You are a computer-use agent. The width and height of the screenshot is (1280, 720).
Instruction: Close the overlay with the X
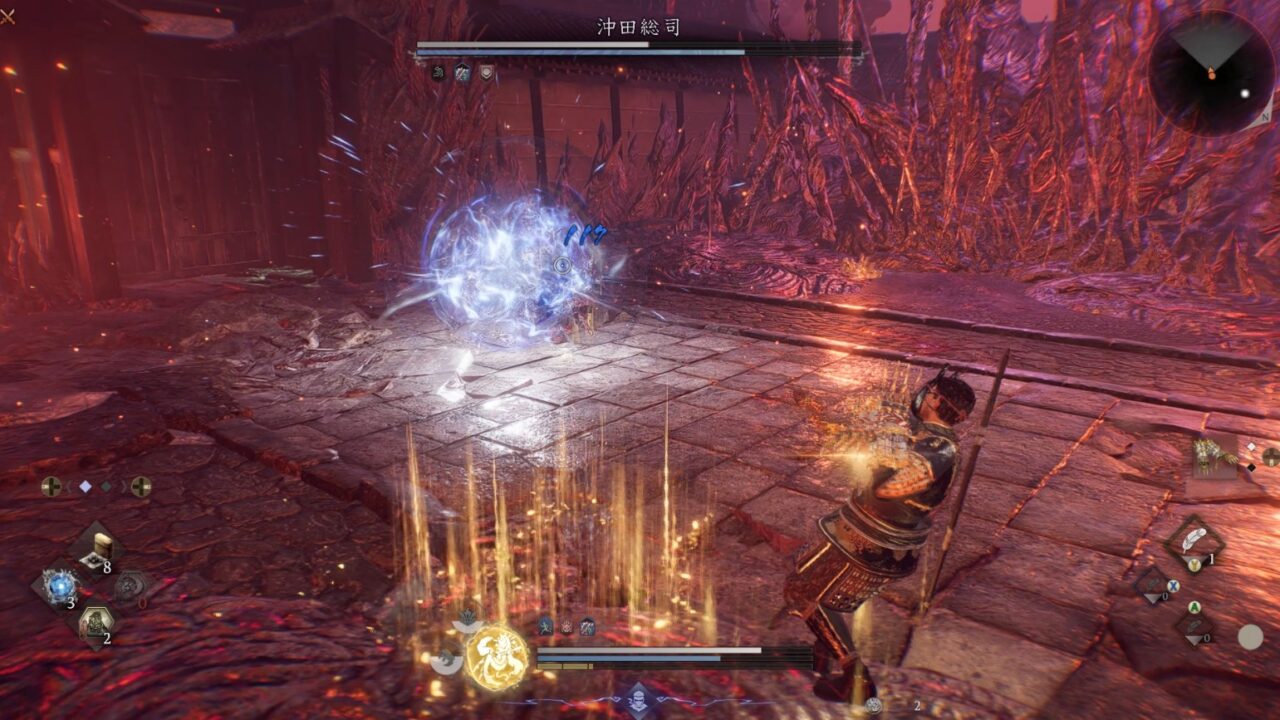tap(7, 16)
